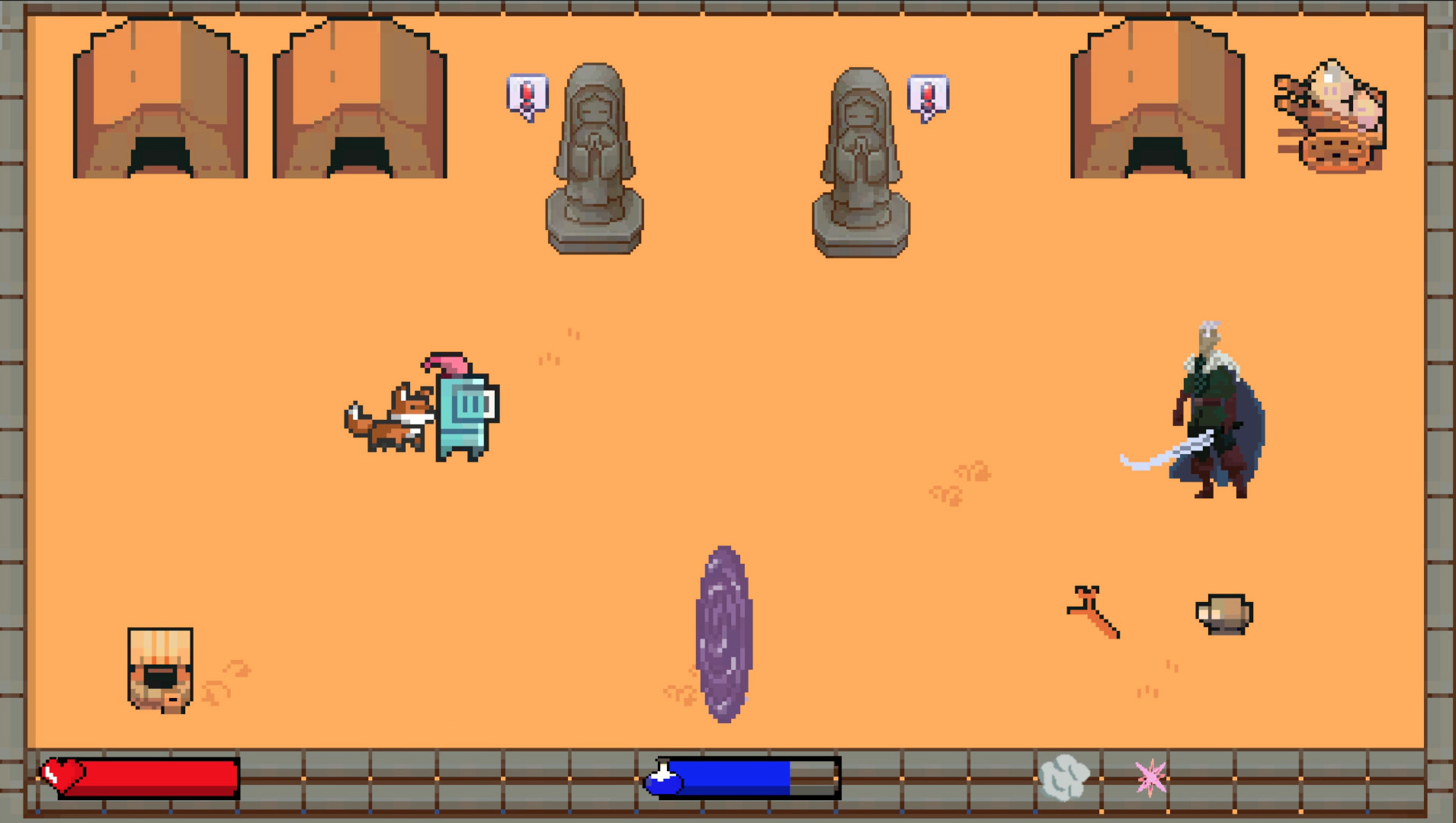Click the clay pot item near the bone

coord(1223,613)
